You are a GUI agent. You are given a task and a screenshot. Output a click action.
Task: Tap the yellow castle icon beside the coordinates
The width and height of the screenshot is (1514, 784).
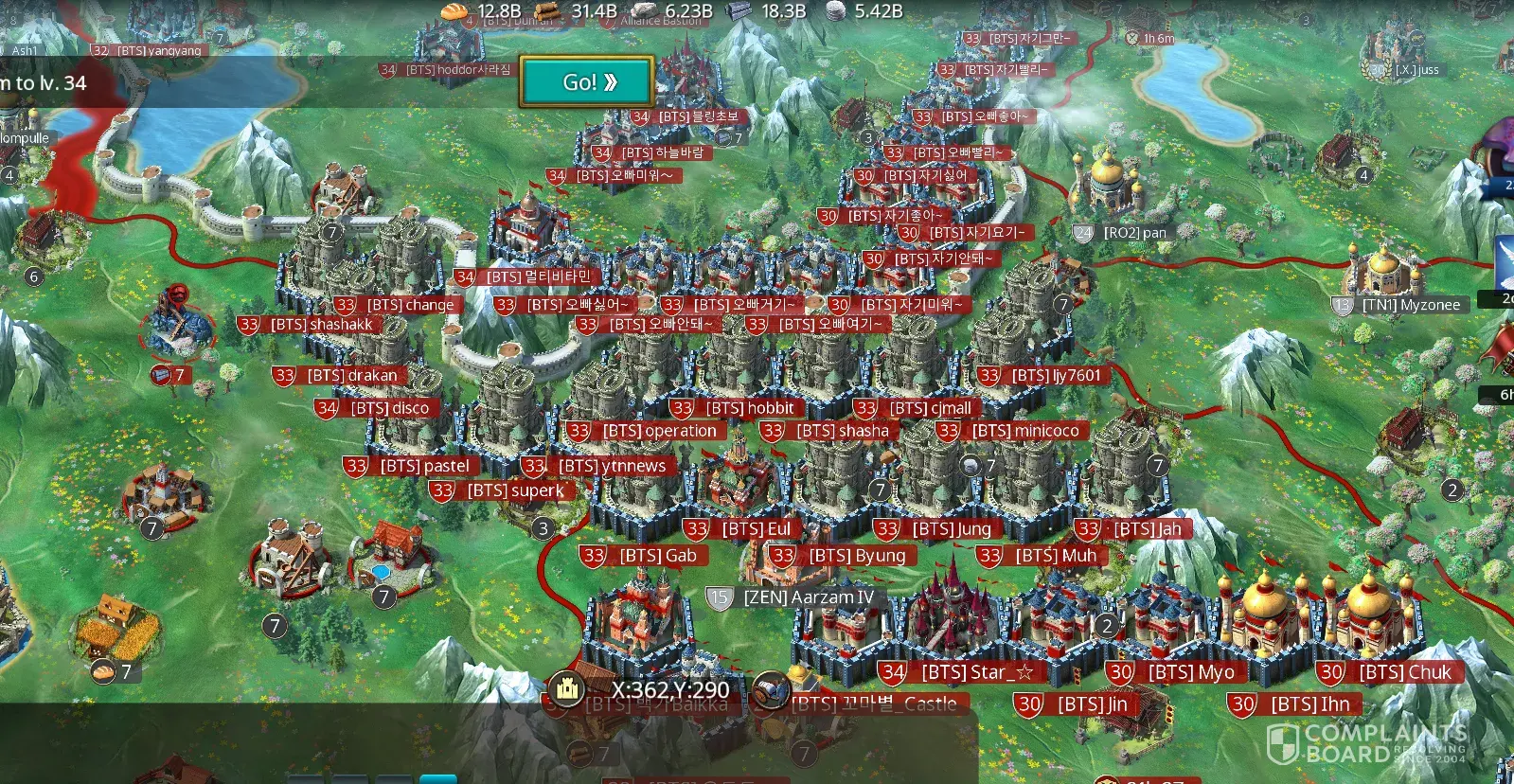(567, 688)
